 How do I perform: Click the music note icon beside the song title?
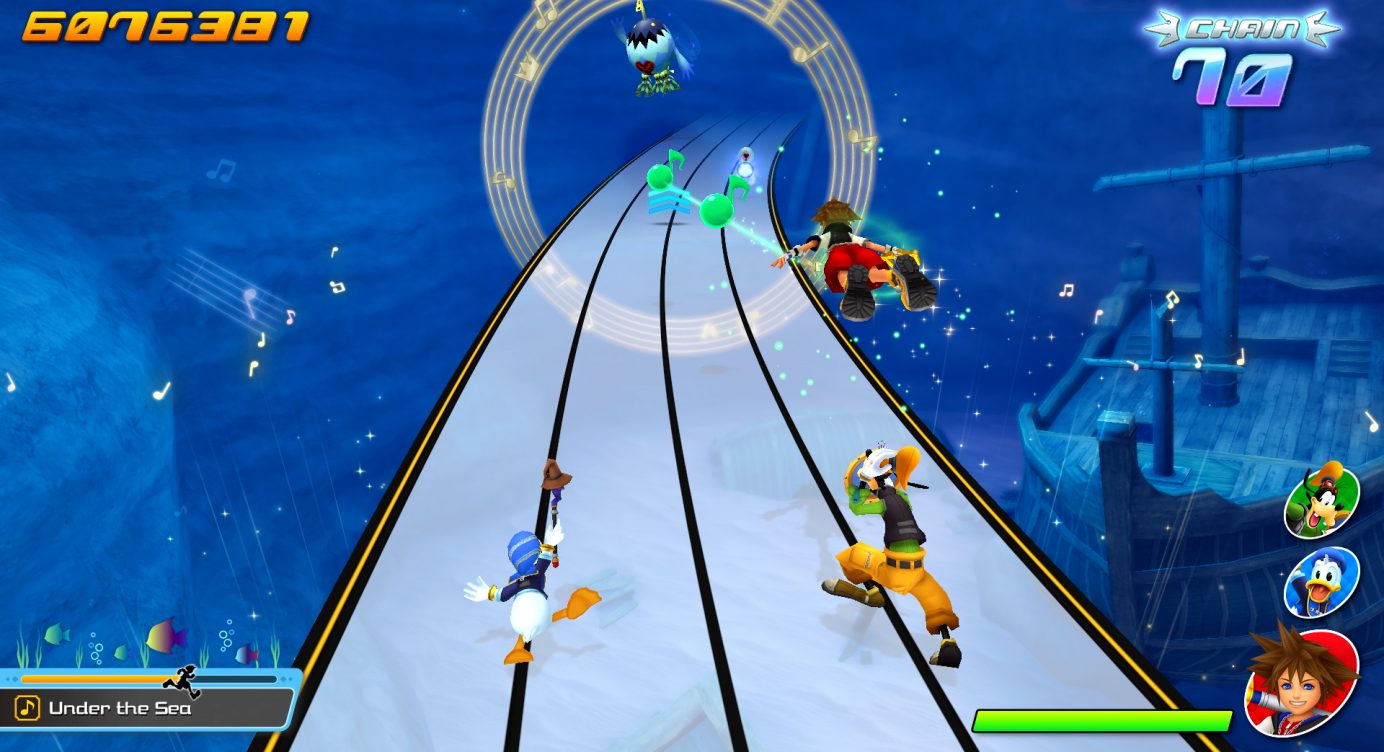click(28, 709)
